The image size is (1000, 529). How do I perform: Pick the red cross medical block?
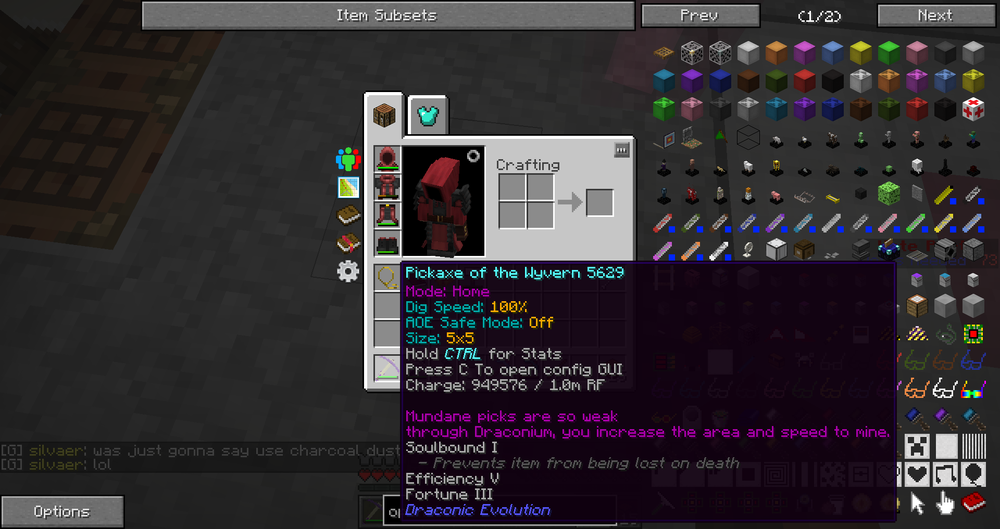point(972,108)
